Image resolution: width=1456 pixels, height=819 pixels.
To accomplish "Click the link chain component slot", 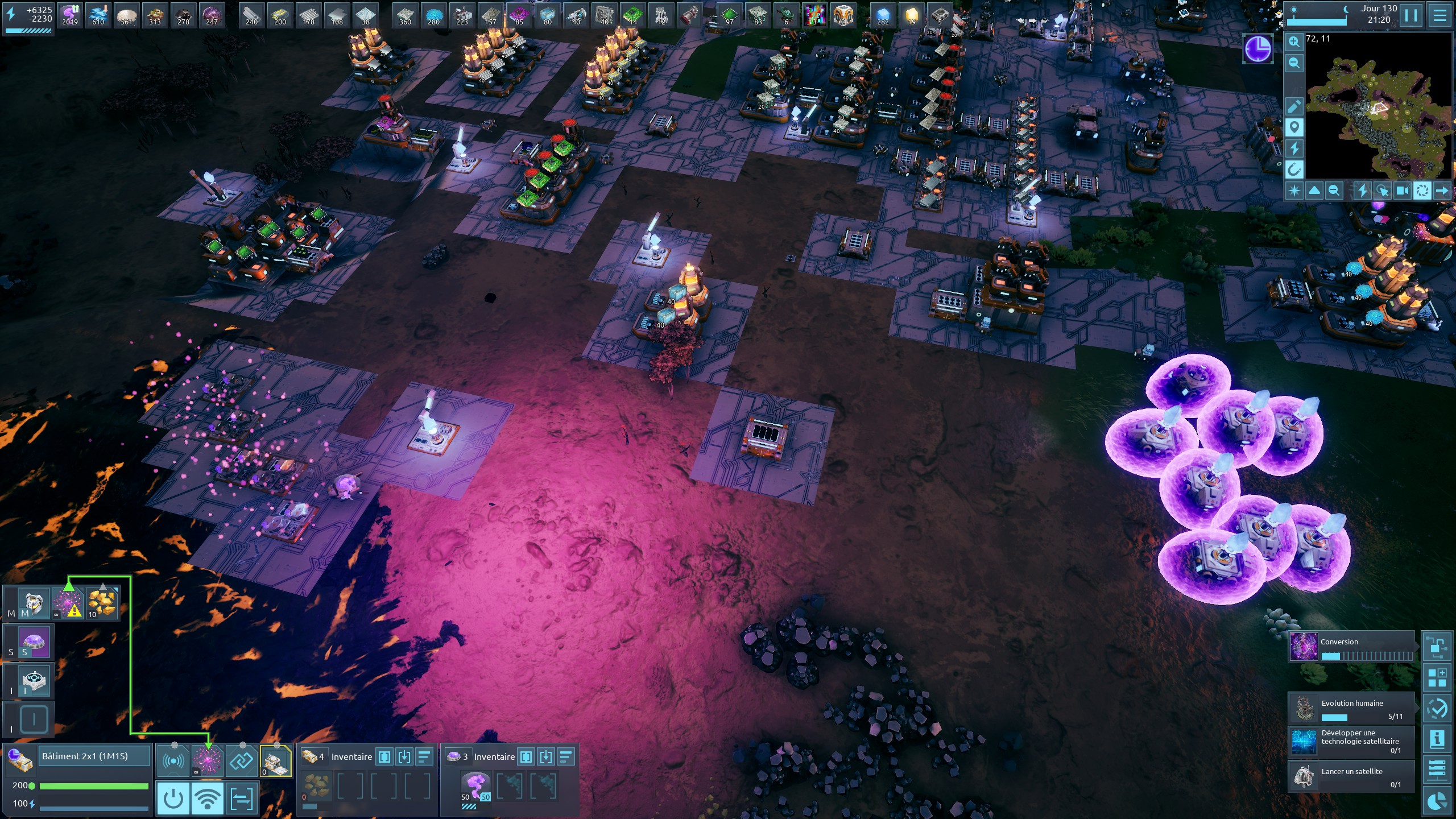I will coord(241,760).
